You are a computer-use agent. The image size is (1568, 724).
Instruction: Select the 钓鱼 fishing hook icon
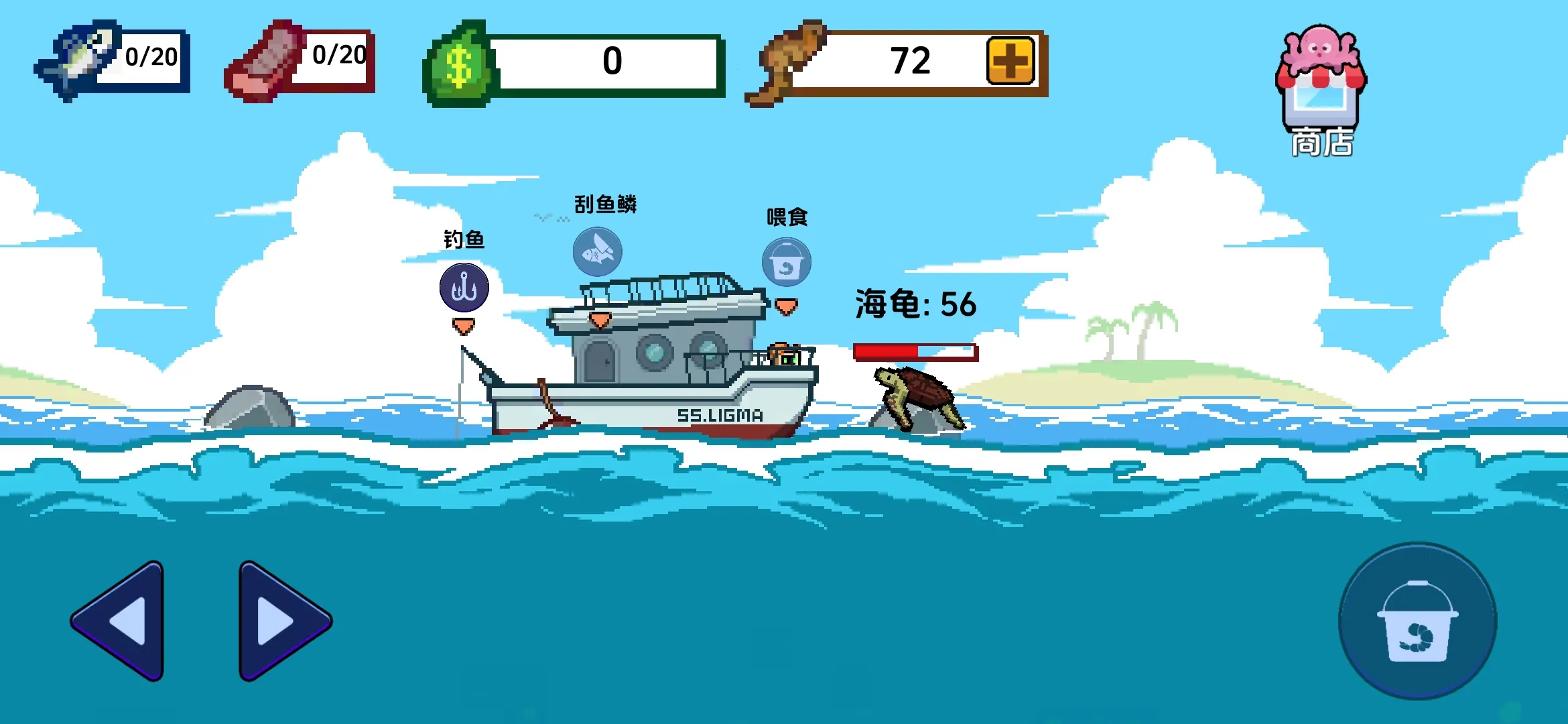click(464, 287)
